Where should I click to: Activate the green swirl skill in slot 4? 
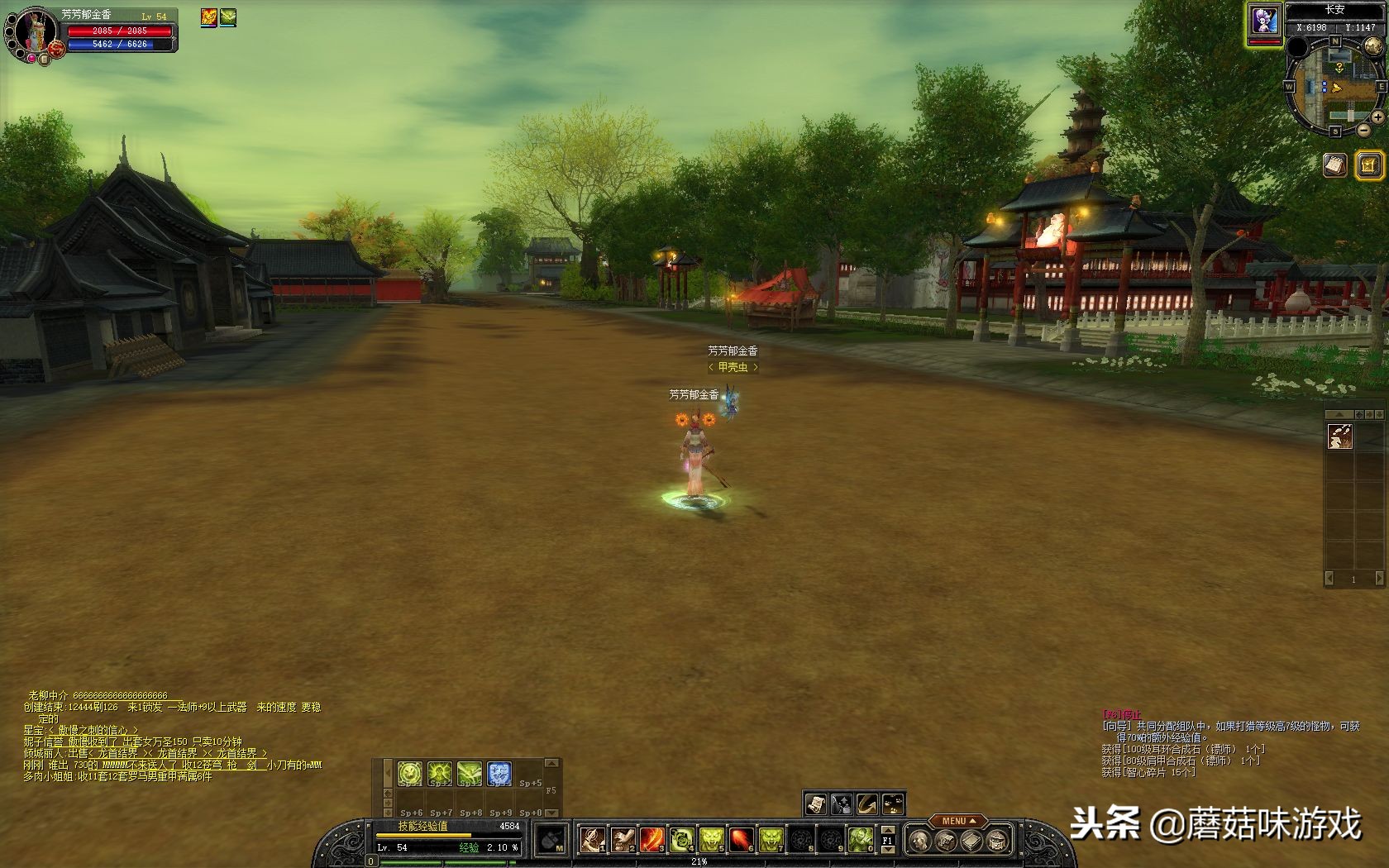coord(681,840)
